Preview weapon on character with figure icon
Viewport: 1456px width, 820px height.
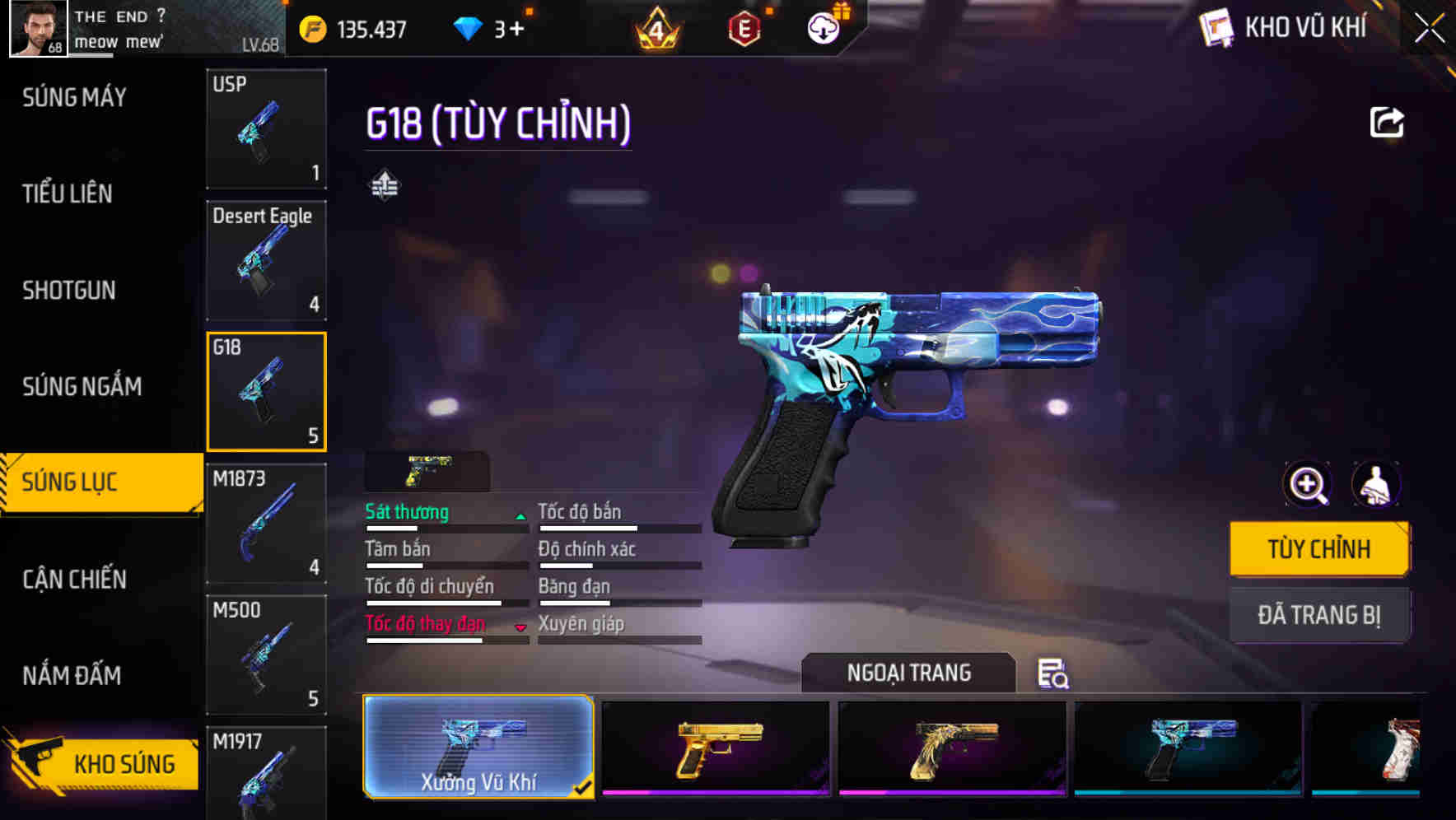1375,485
